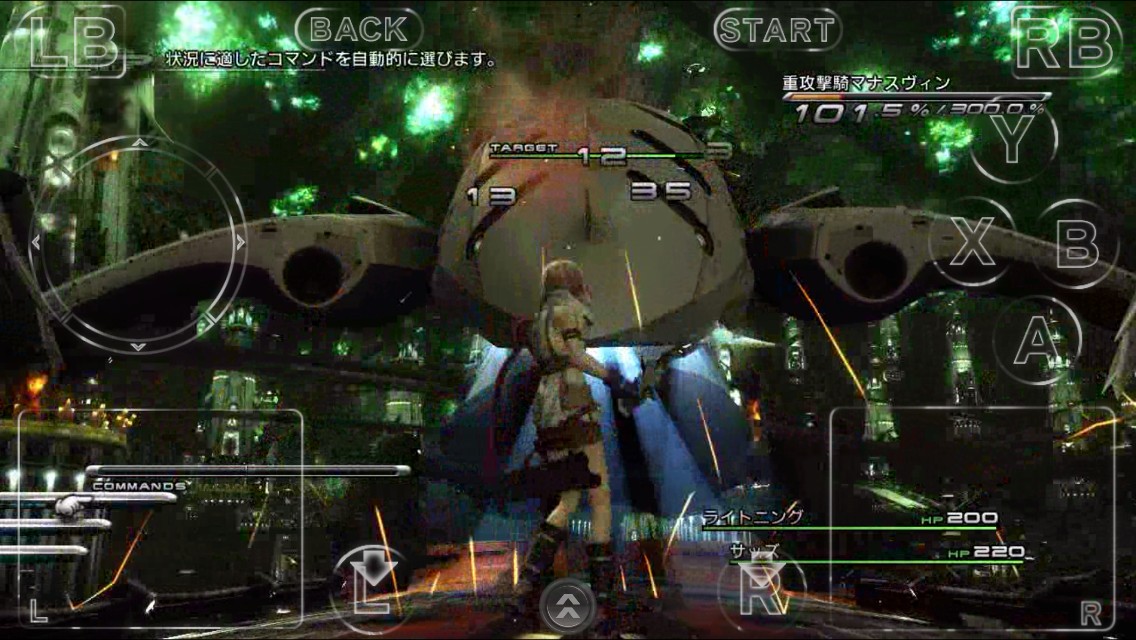1136x640 pixels.
Task: Open the double-chevron overlay menu button
Action: [568, 605]
